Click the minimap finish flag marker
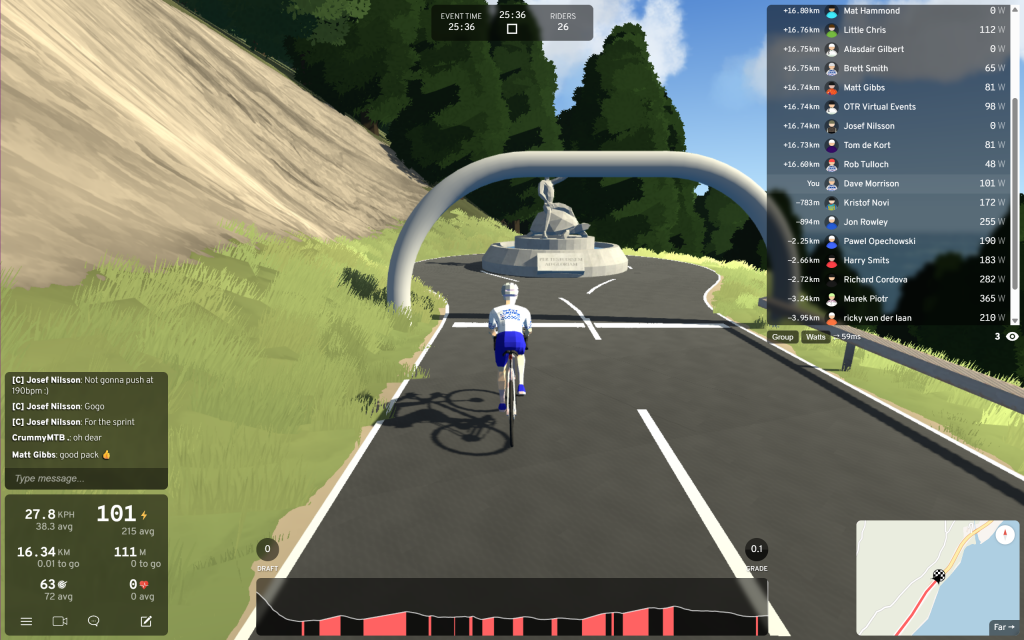This screenshot has height=640, width=1024. click(x=939, y=575)
